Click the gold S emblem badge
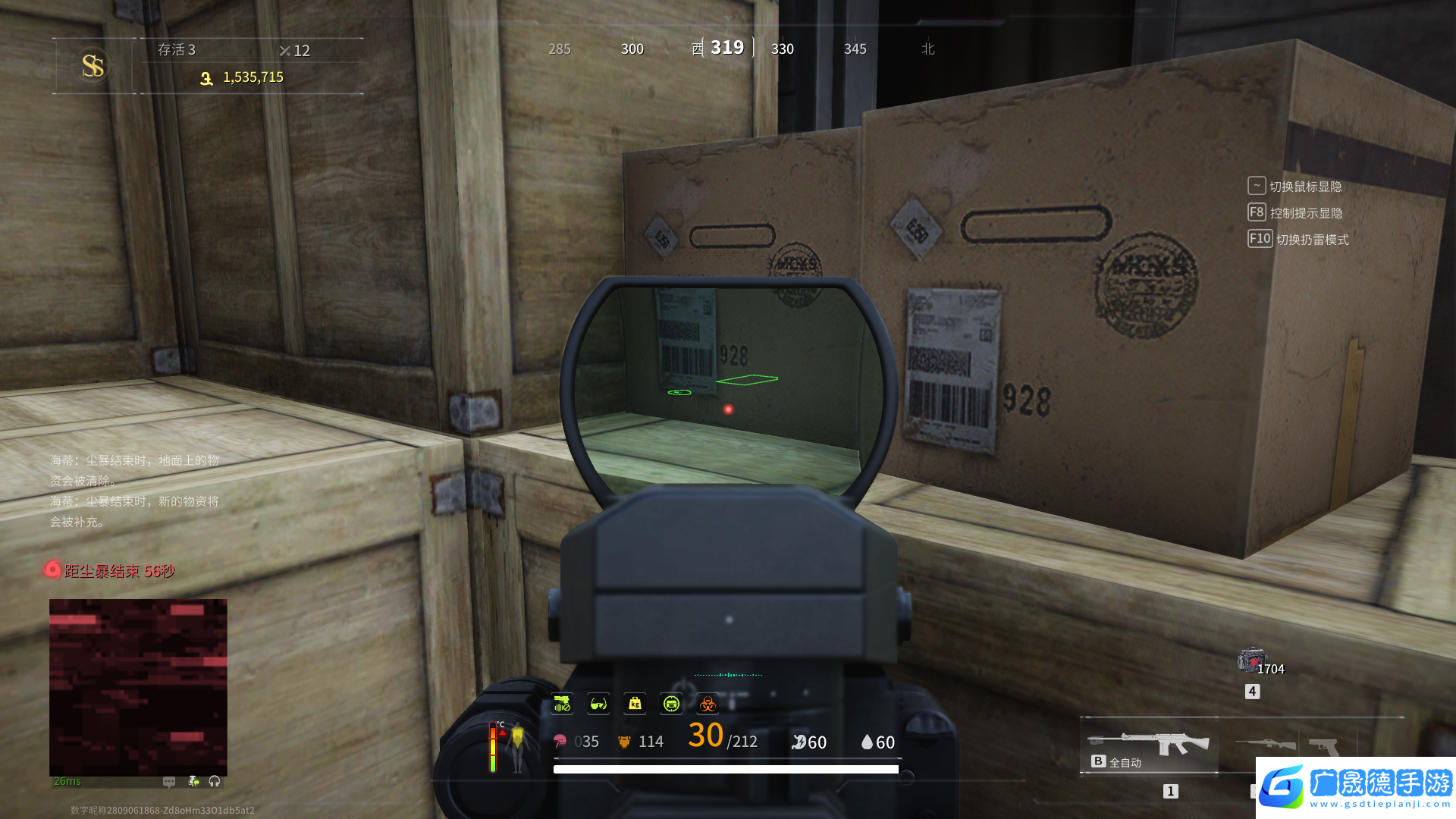1456x819 pixels. pos(93,66)
